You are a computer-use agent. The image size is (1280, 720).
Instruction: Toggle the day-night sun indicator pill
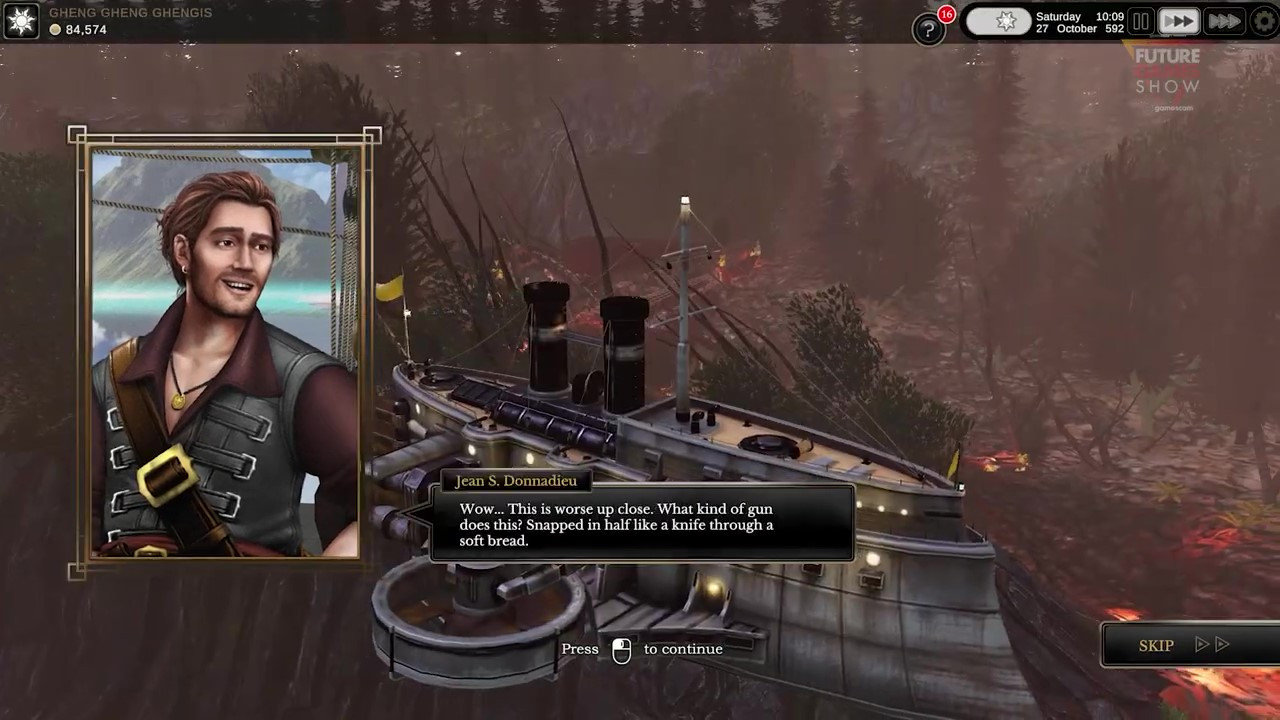998,21
